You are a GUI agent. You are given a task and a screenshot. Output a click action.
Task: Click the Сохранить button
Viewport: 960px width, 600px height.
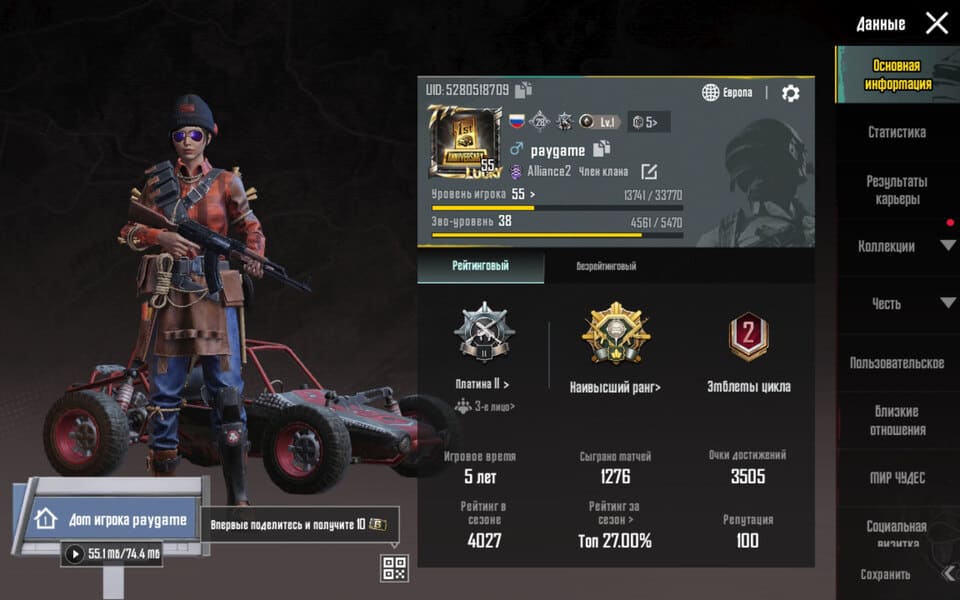(x=886, y=575)
